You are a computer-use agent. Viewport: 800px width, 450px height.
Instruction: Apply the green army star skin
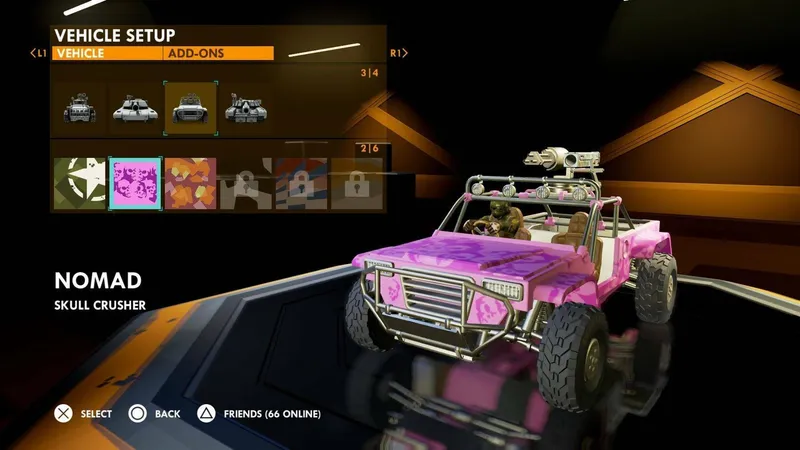tap(79, 182)
